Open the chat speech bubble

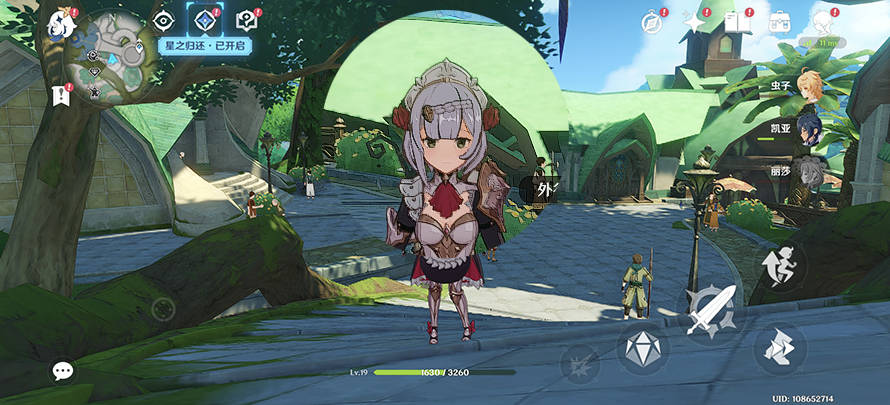(x=63, y=372)
